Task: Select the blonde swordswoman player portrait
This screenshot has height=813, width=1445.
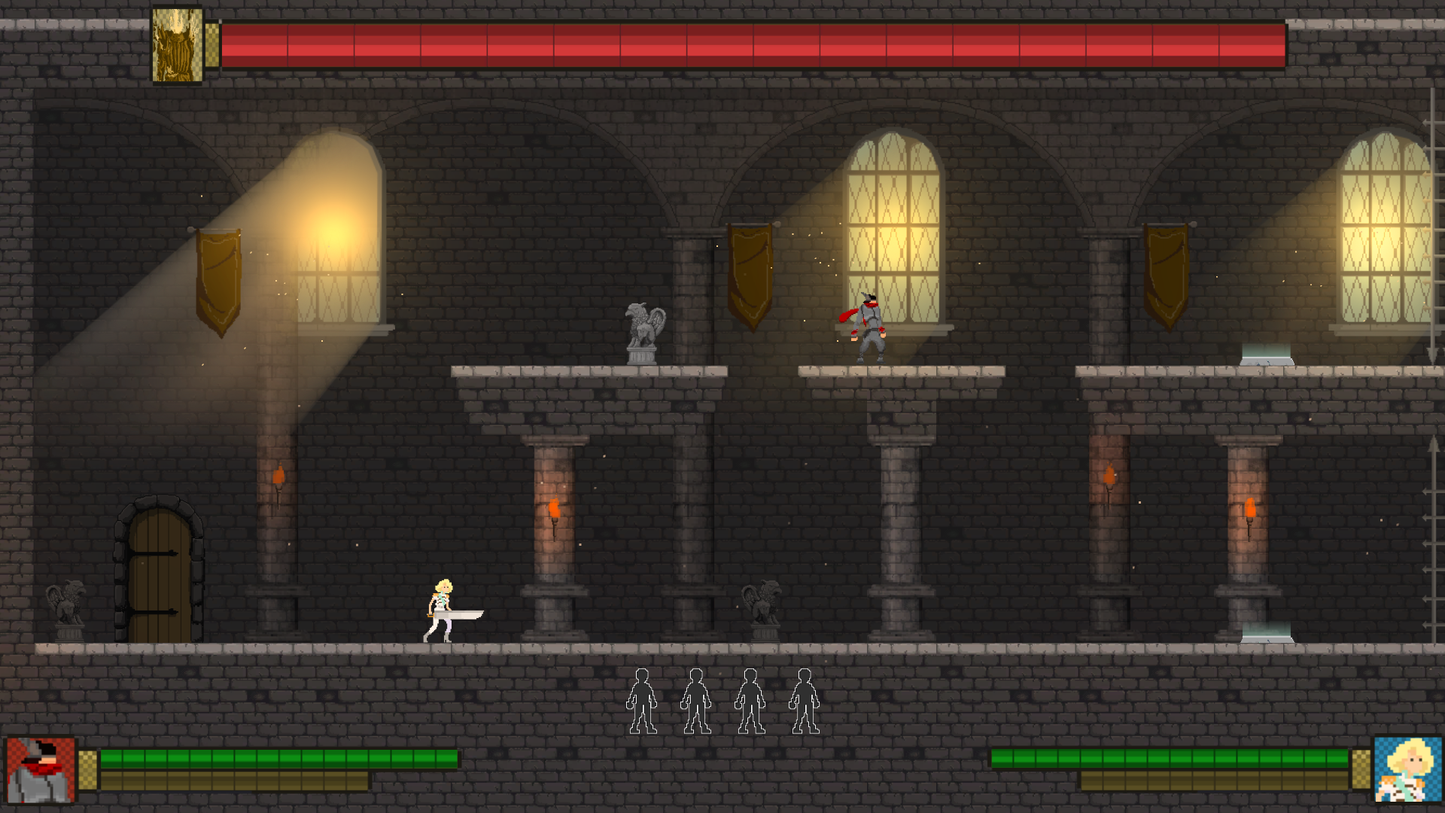Action: [x=1408, y=770]
